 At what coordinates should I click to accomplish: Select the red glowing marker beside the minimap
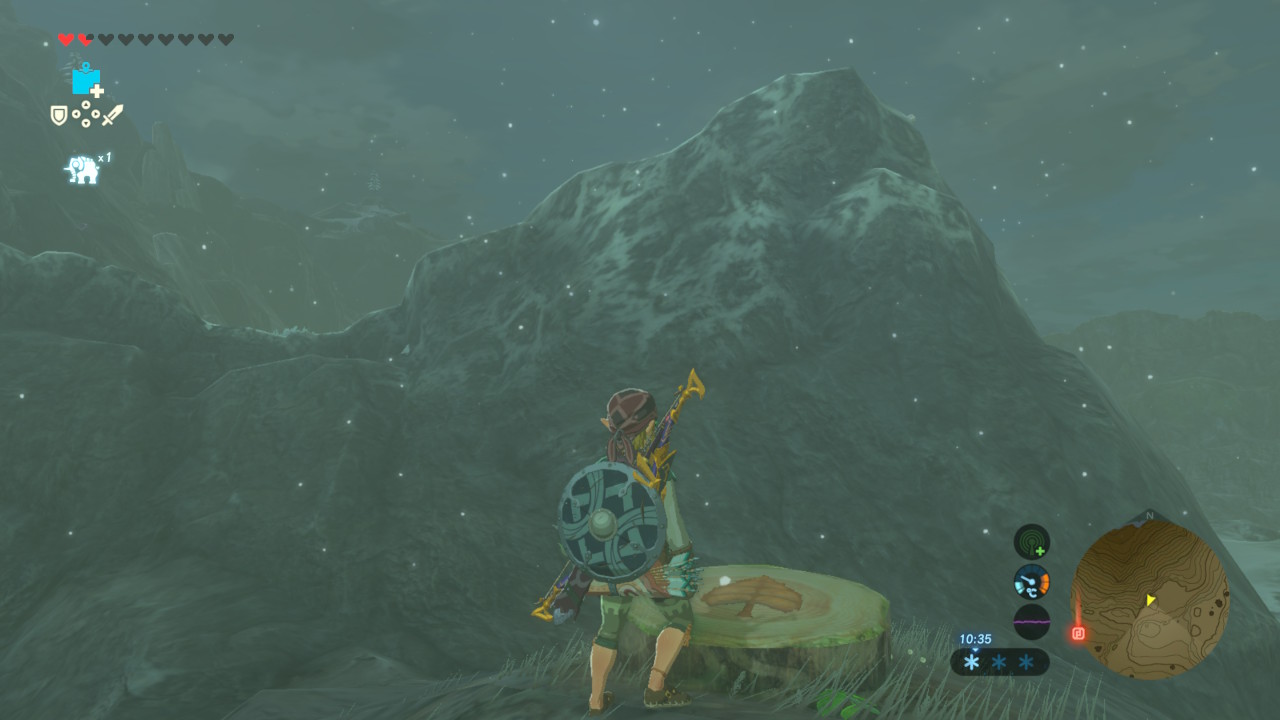coord(1078,633)
